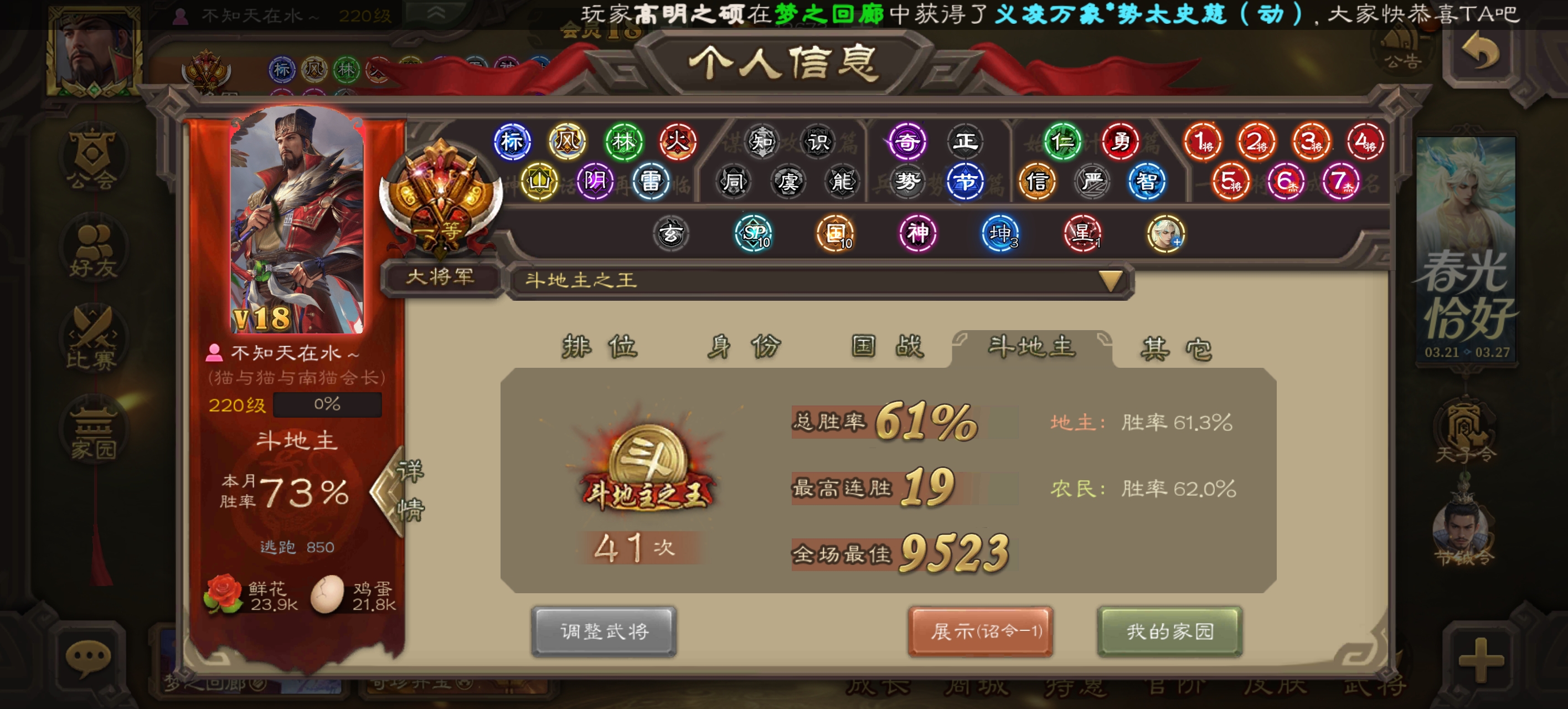The image size is (1568, 709).
Task: Expand the 斗地主之王 title dropdown
Action: click(x=1110, y=281)
